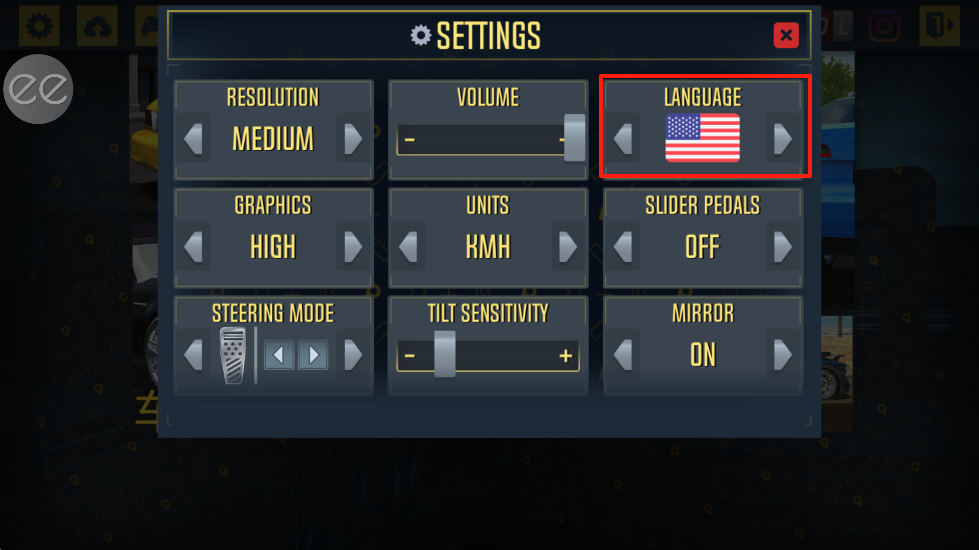Toggle Slider Pedals using left arrow
The image size is (979, 550).
[x=623, y=246]
